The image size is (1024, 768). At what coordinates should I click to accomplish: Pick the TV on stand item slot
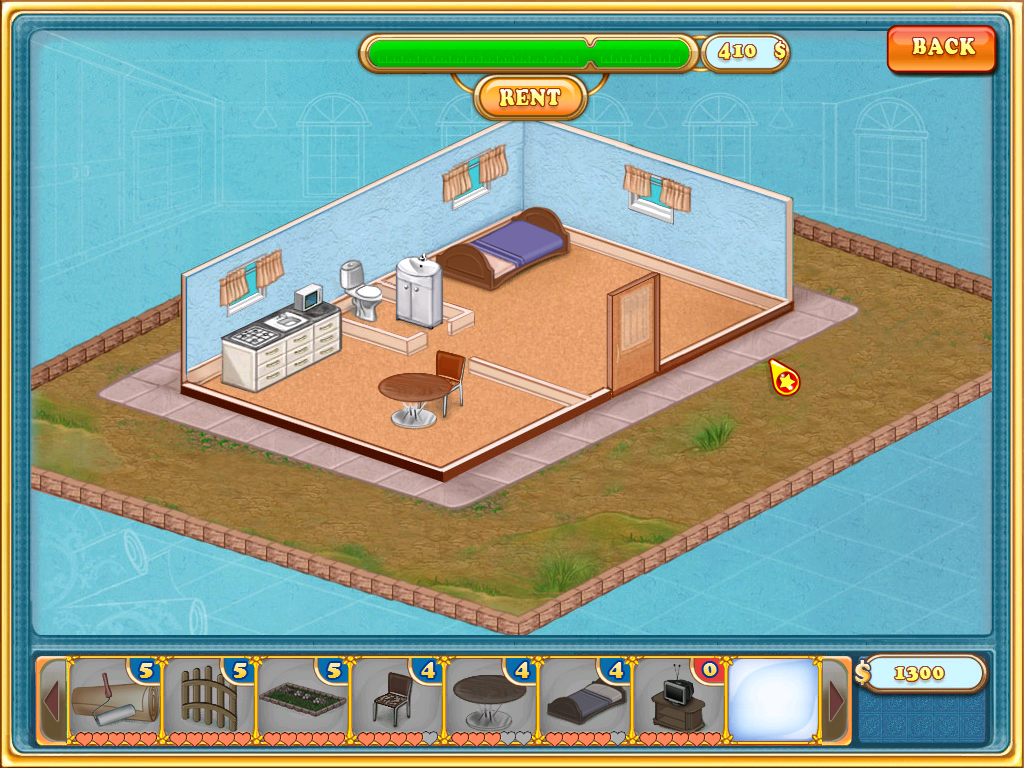[x=679, y=698]
